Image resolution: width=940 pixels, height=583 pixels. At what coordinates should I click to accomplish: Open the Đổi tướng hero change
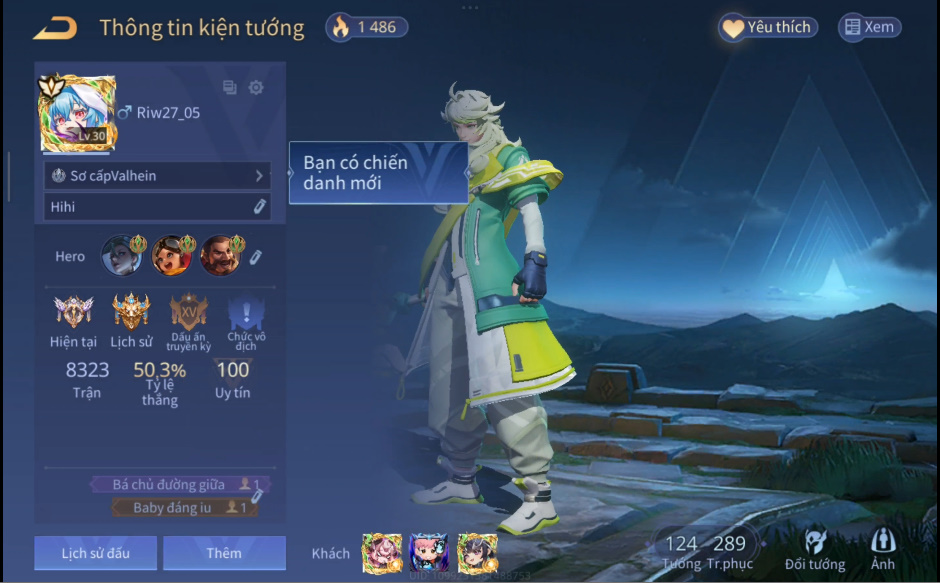[814, 550]
